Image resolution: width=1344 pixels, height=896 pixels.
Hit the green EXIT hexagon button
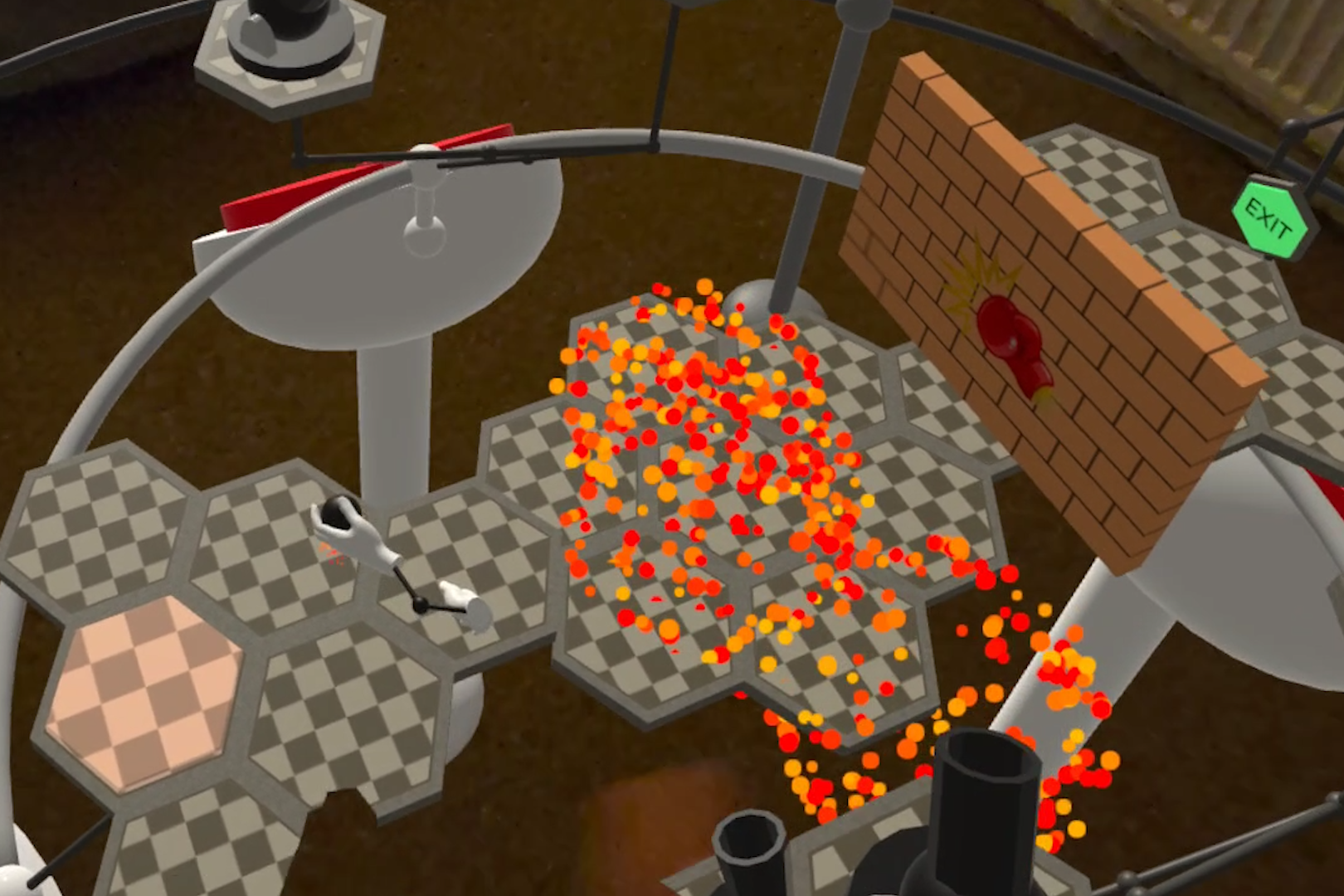pyautogui.click(x=1269, y=219)
